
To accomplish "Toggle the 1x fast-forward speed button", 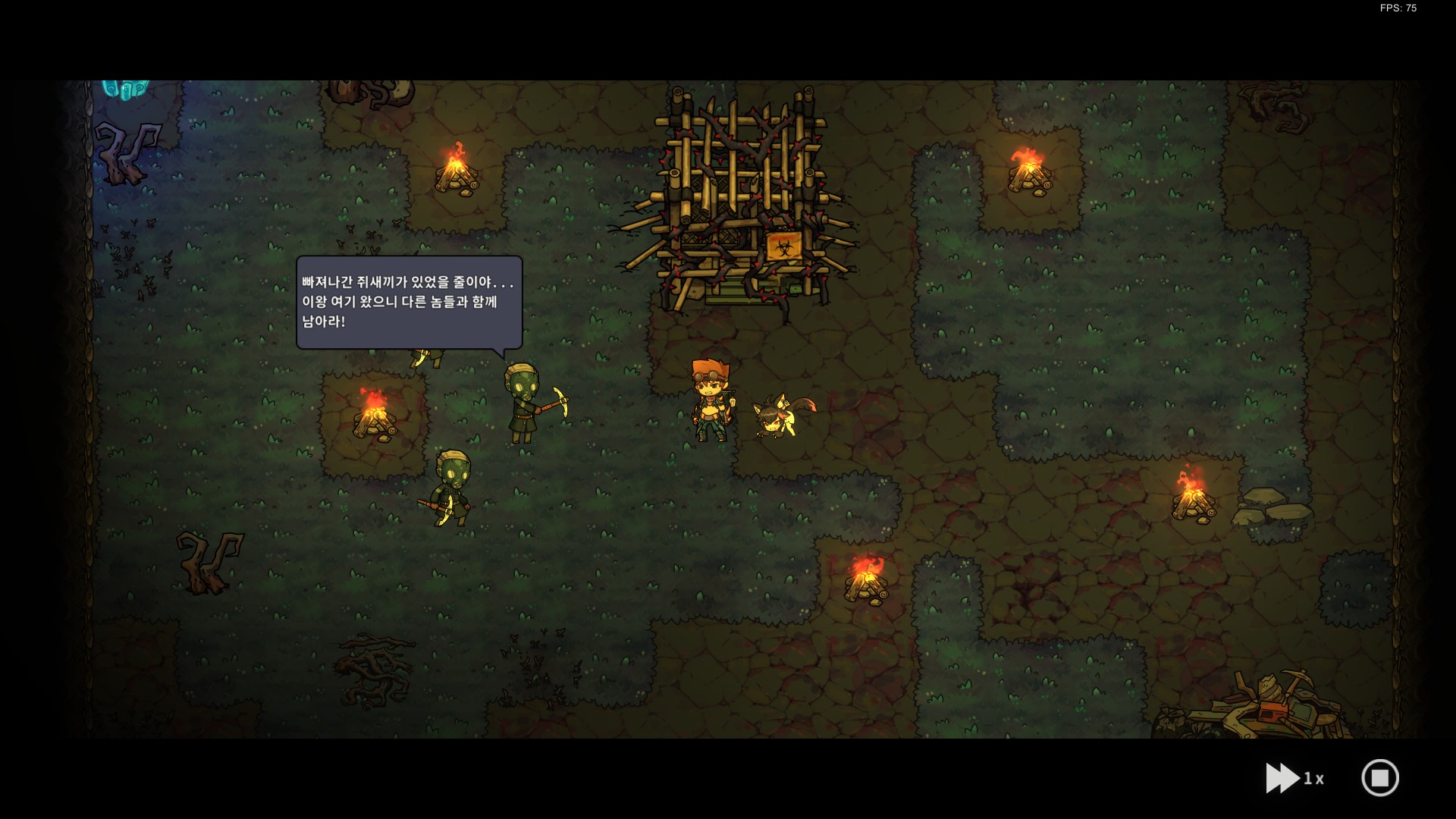I will (x=1294, y=778).
